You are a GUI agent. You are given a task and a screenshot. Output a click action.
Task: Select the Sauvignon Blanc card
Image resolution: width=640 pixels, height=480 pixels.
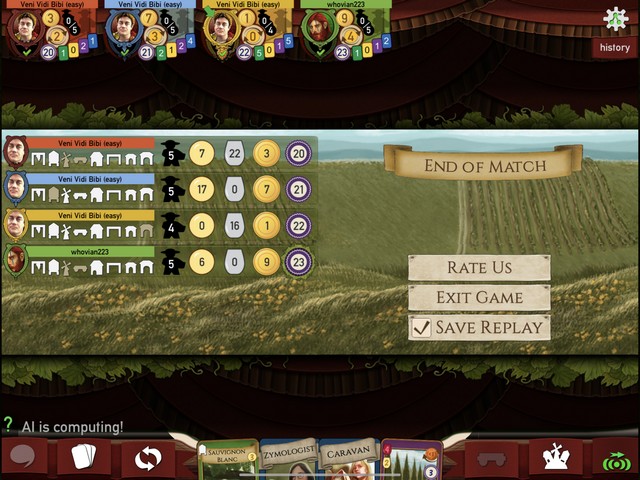[229, 460]
